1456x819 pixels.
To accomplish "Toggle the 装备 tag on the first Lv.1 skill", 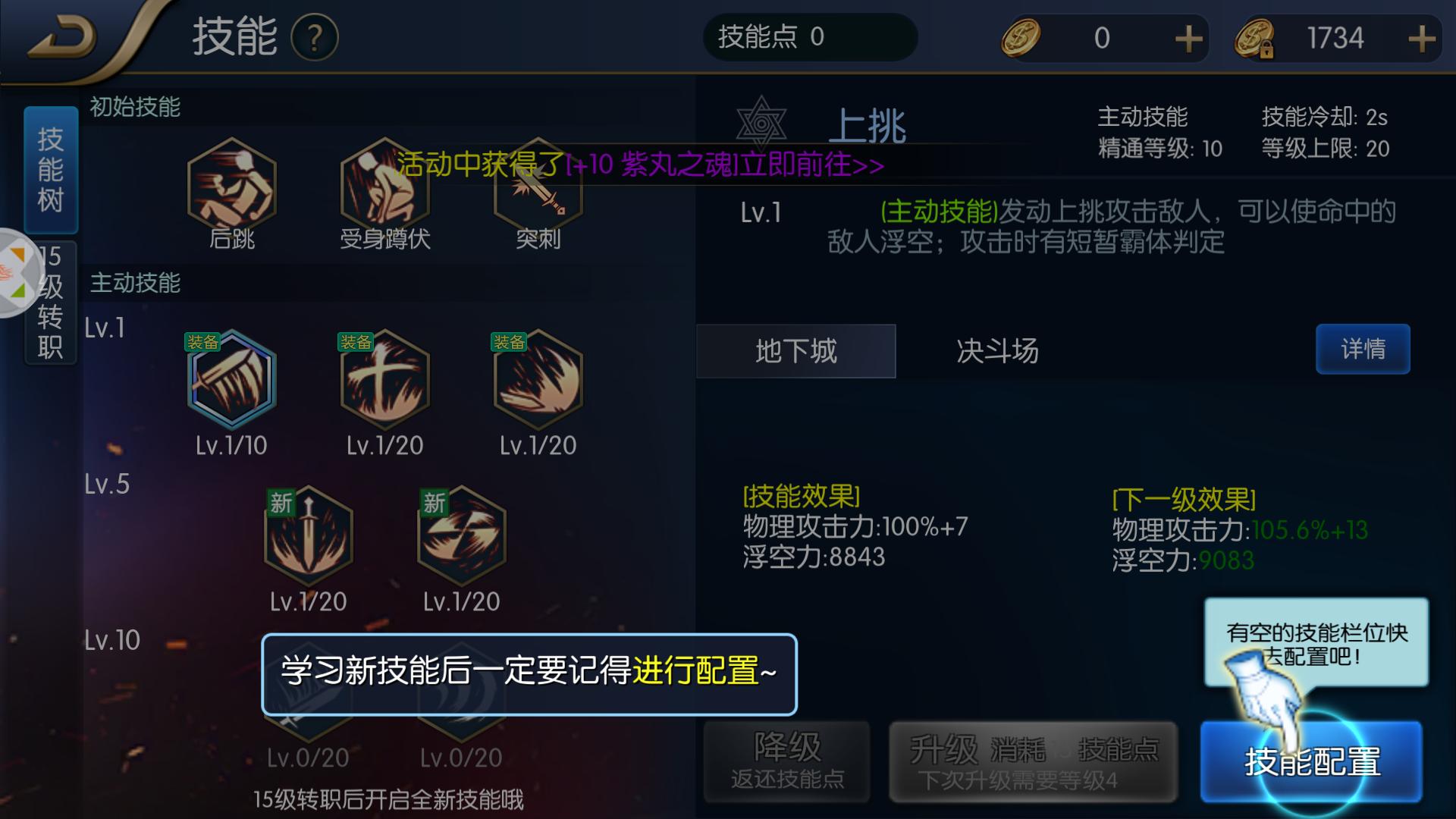I will coord(201,343).
